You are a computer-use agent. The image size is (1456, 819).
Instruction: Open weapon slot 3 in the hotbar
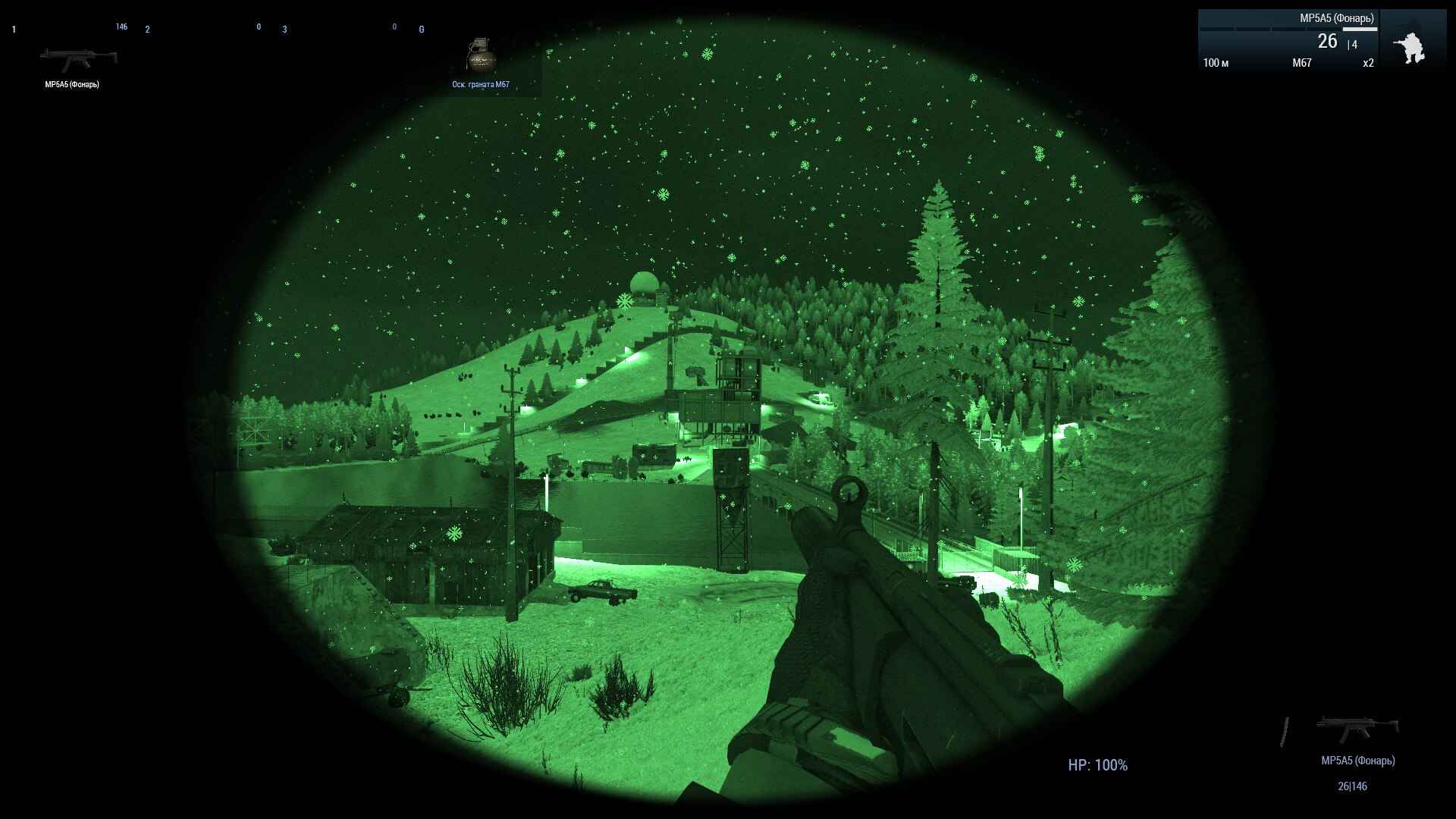(x=284, y=31)
